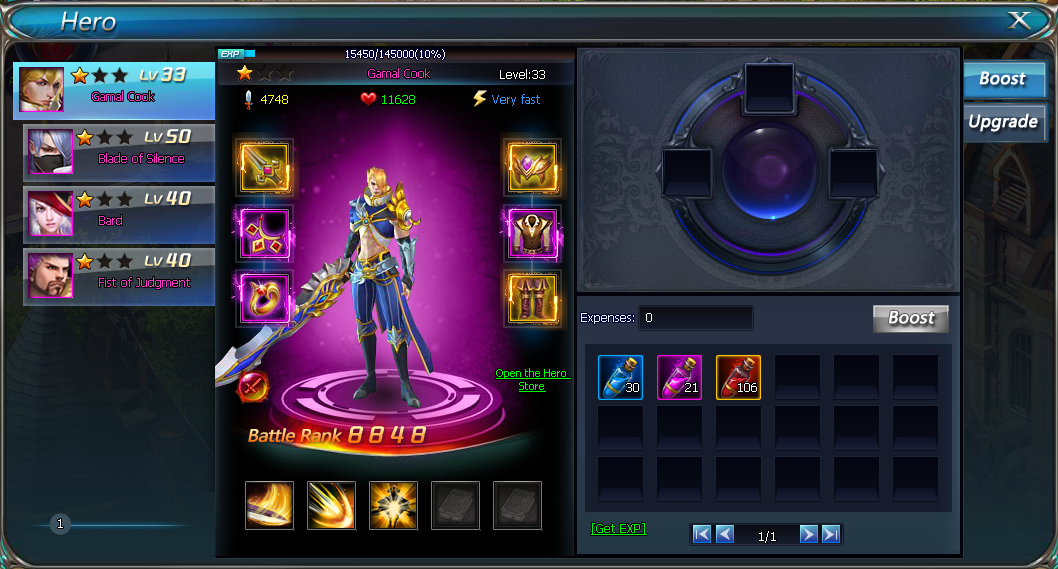Jump to the last inventory page
1058x569 pixels.
pos(831,535)
